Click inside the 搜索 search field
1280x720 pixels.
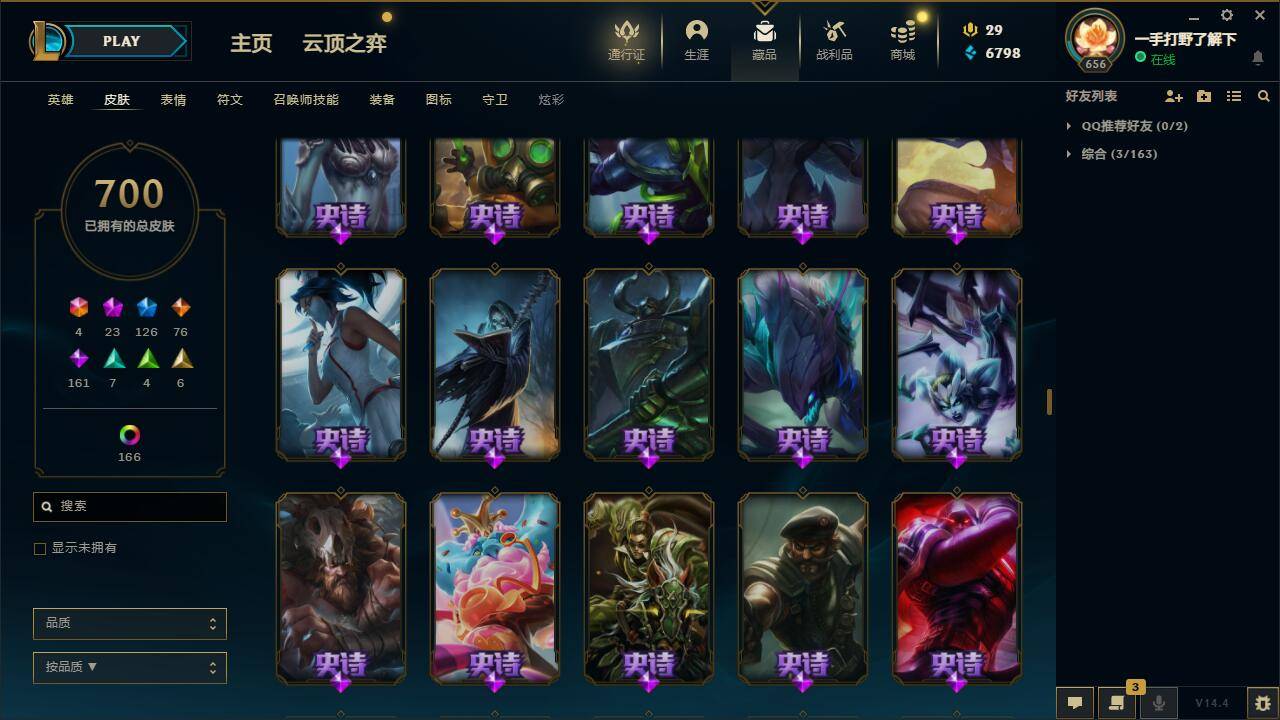coord(129,507)
